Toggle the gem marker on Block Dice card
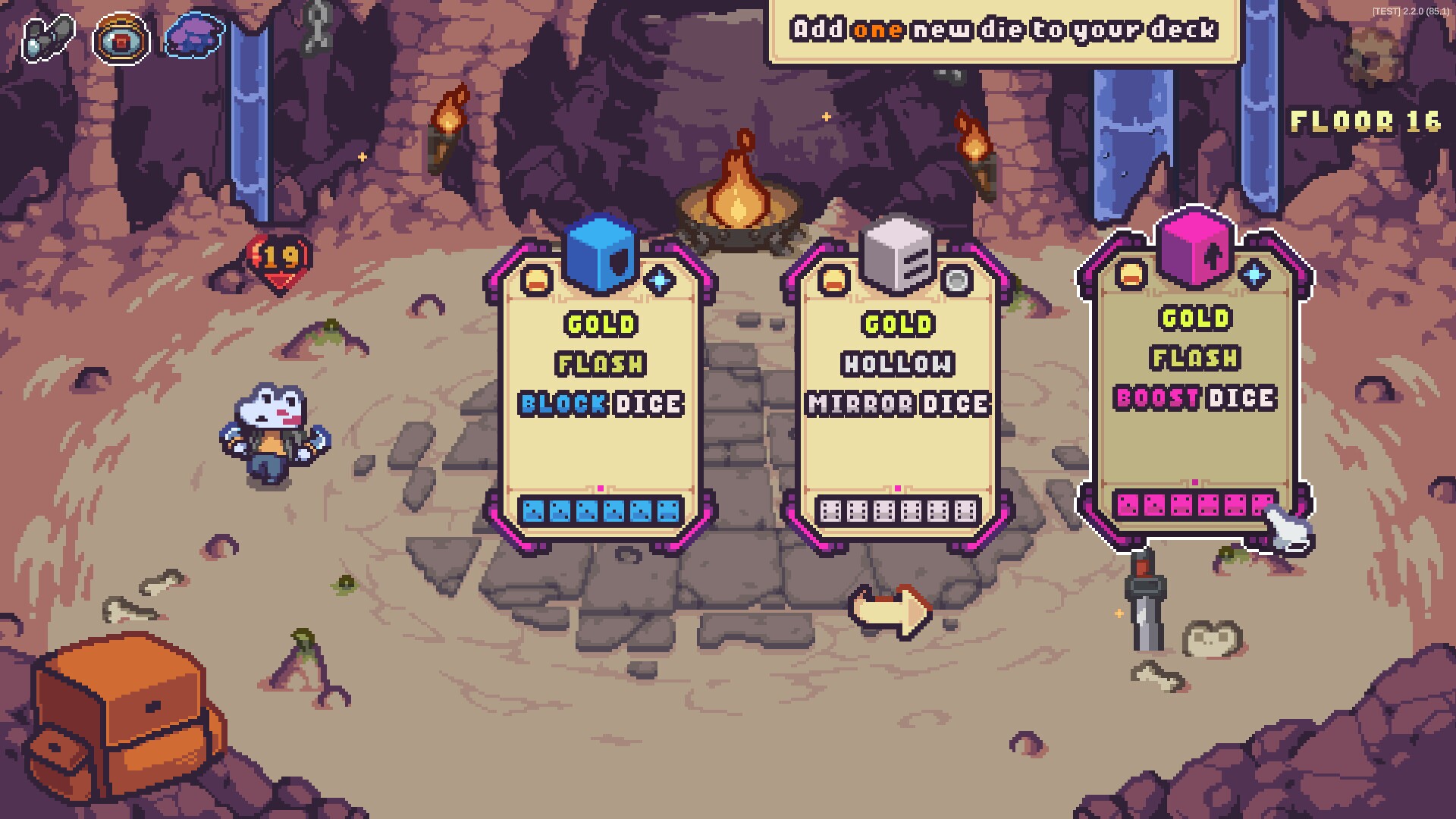The height and width of the screenshot is (819, 1456). (x=661, y=281)
